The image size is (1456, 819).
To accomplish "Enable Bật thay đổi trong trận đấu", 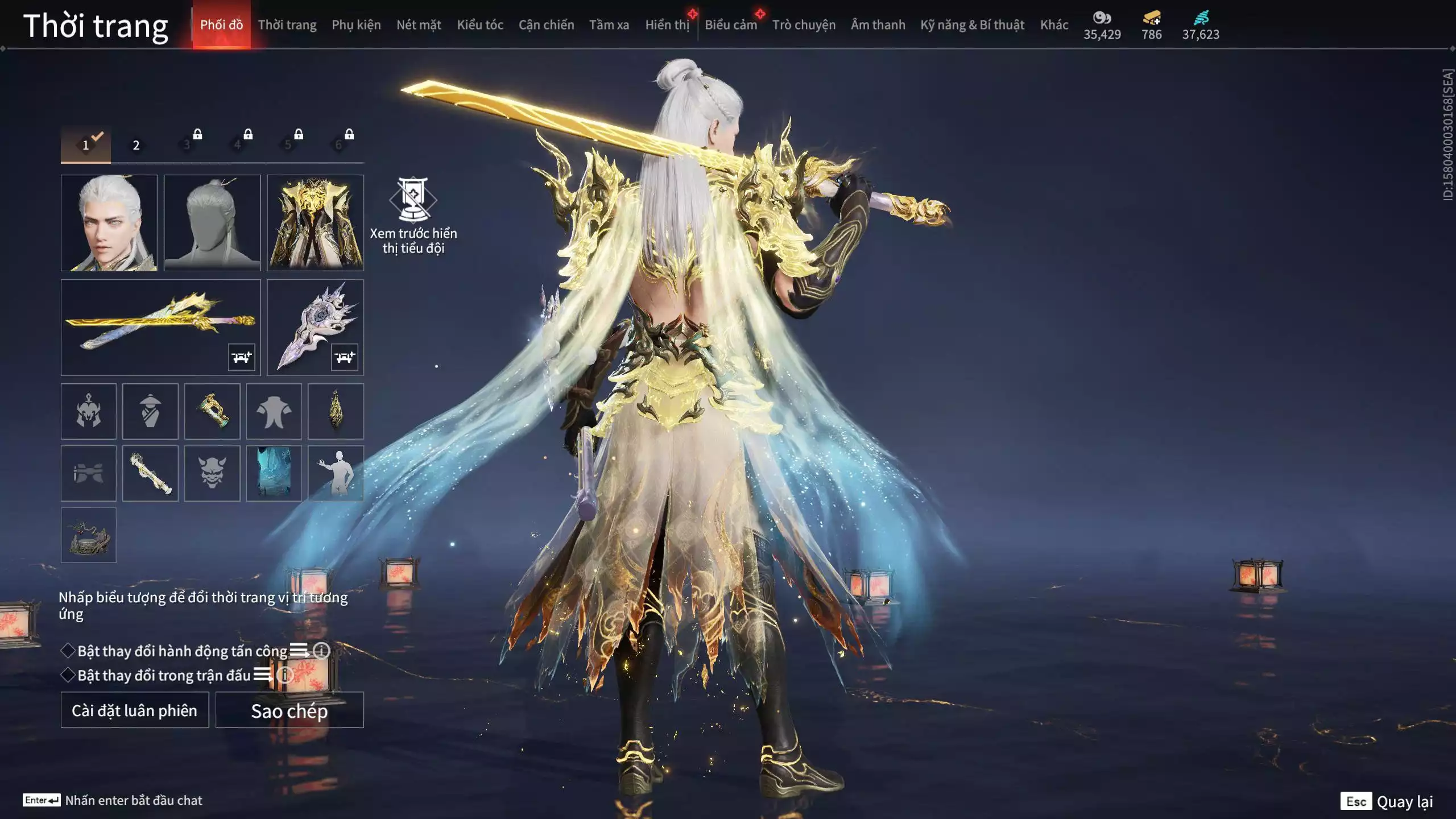I will (x=68, y=675).
